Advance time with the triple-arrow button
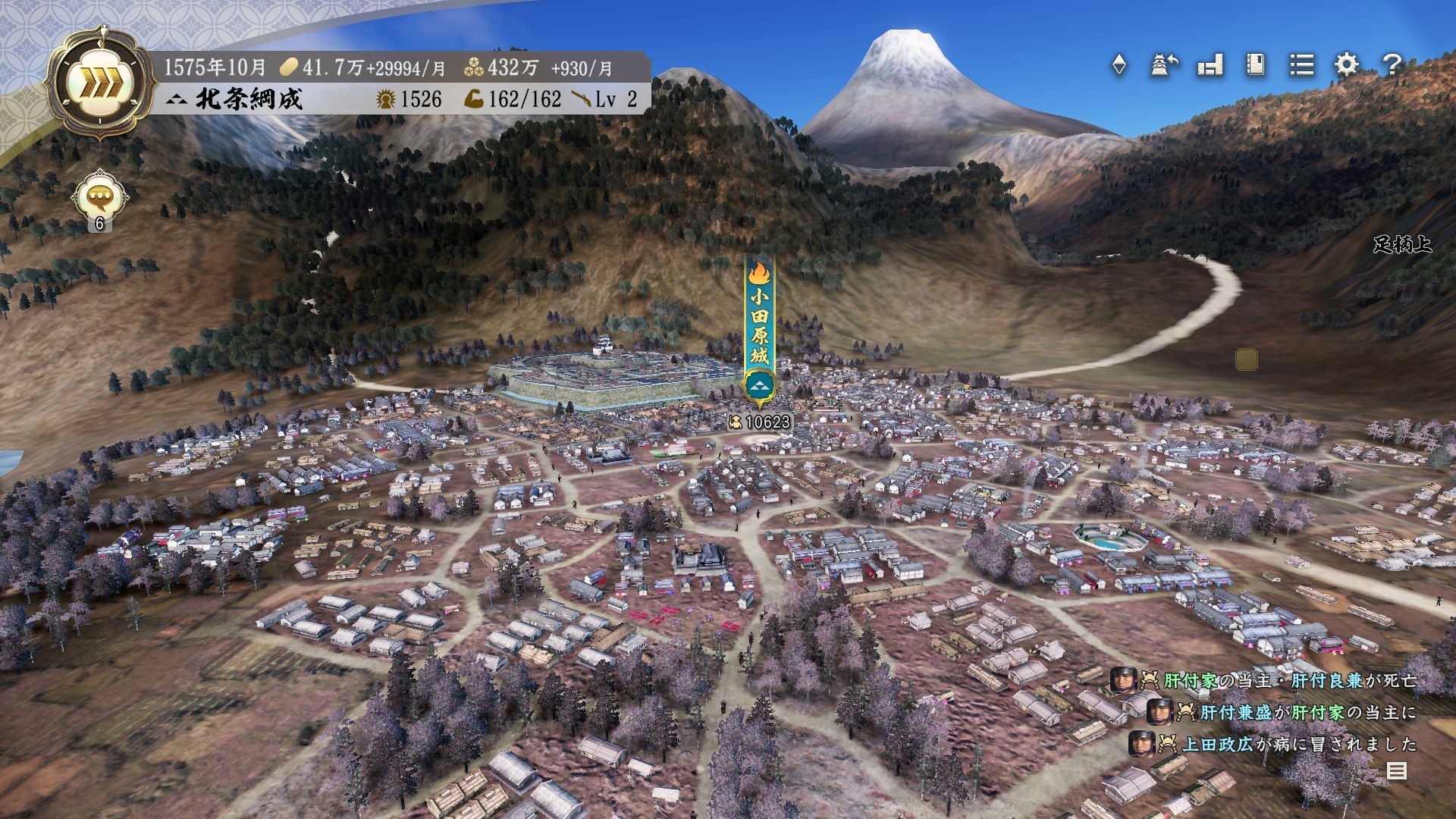The height and width of the screenshot is (819, 1456). tap(100, 83)
